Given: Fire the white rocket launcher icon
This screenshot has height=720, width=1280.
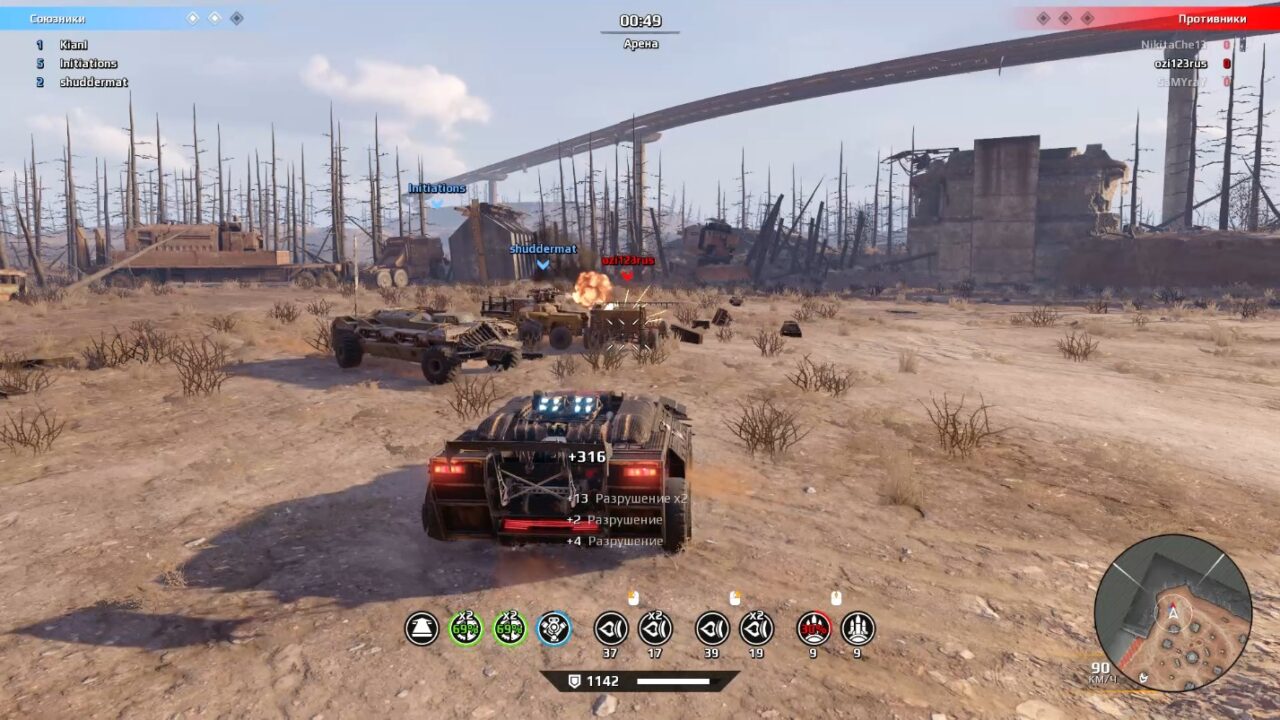Looking at the screenshot, I should pyautogui.click(x=858, y=628).
